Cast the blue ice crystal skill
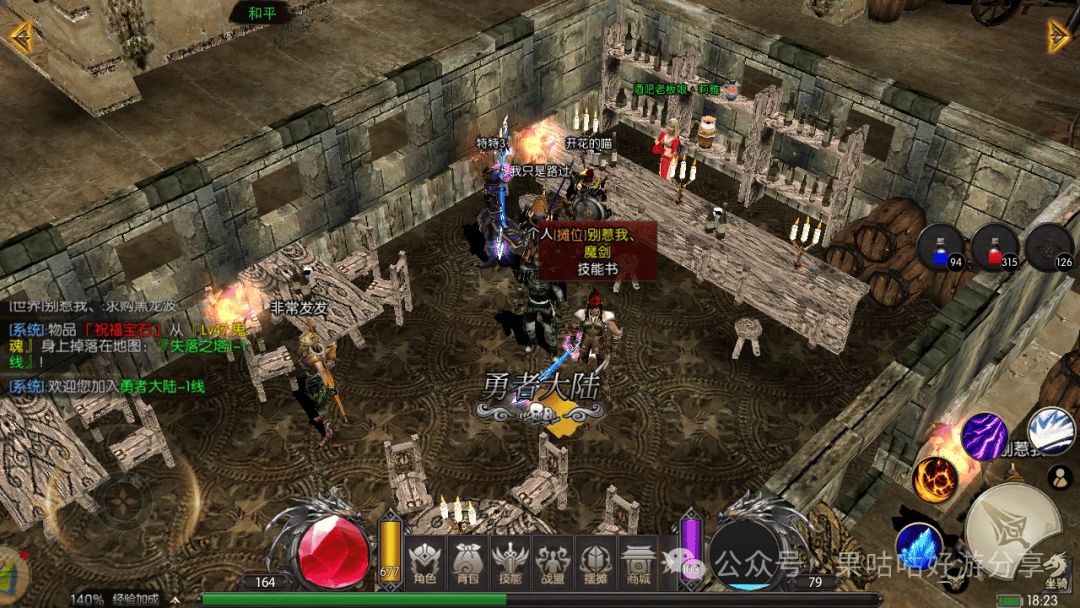Image resolution: width=1080 pixels, height=608 pixels. tap(919, 546)
